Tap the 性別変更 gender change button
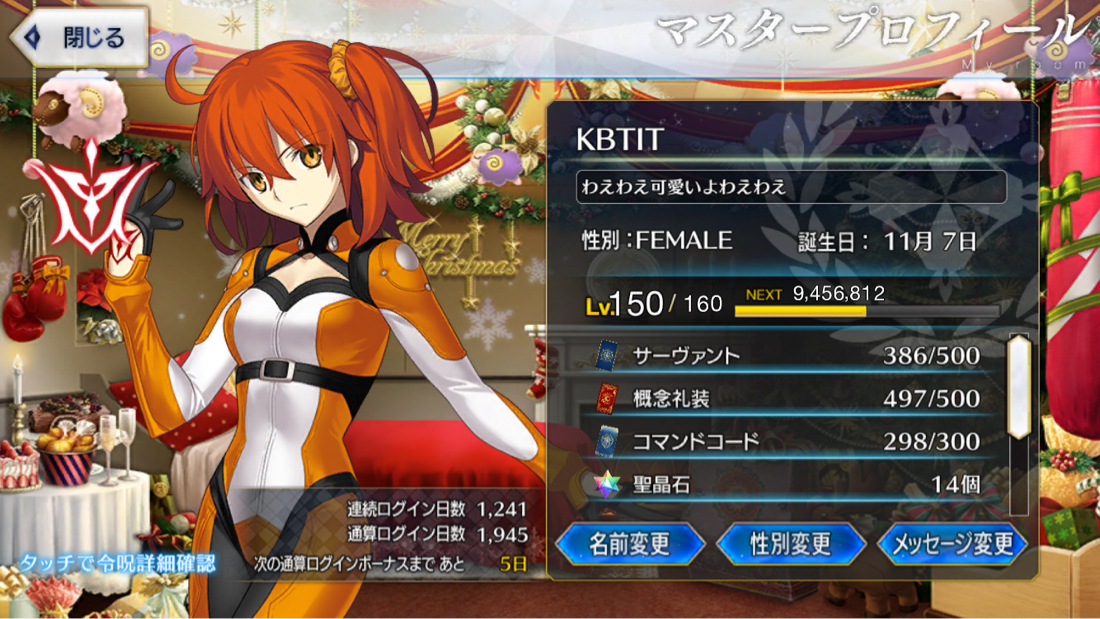The height and width of the screenshot is (619, 1100). pos(790,544)
